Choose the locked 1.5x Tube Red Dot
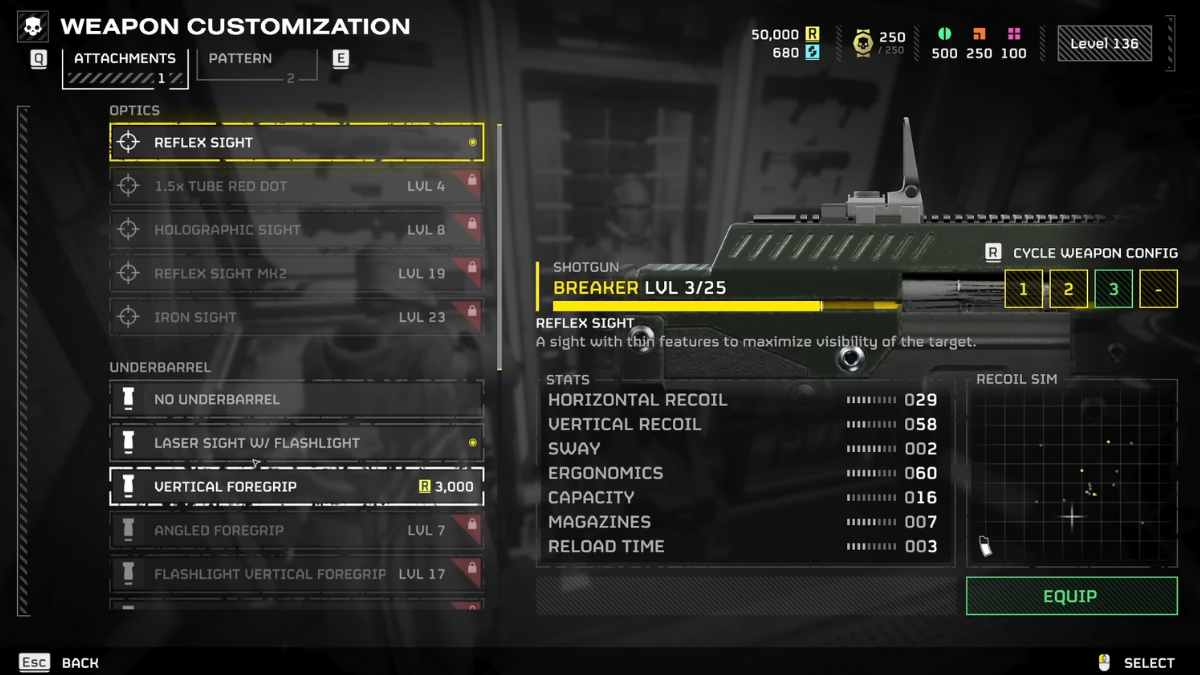 (x=296, y=186)
